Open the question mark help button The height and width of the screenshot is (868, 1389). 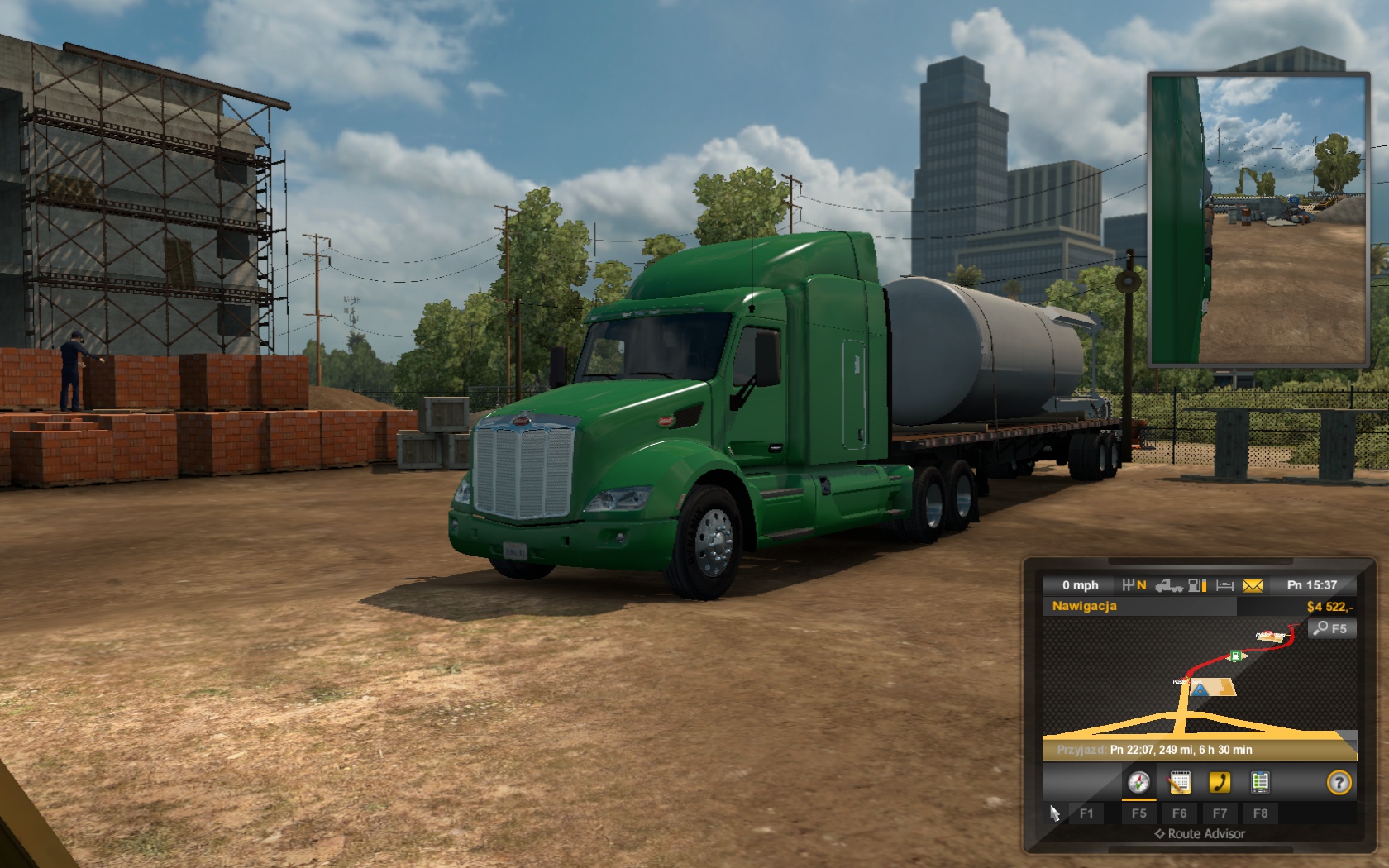point(1339,782)
